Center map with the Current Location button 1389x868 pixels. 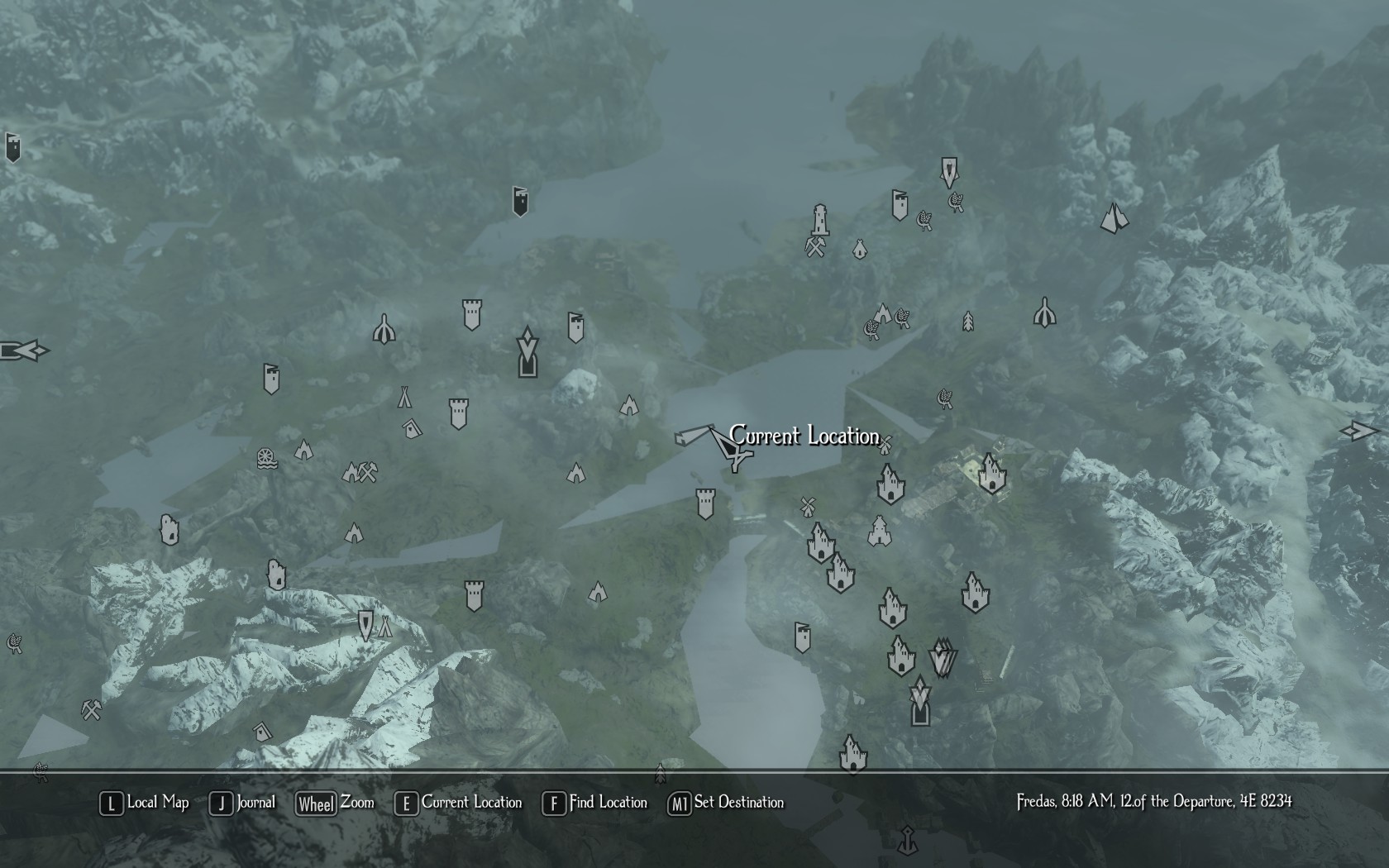[460, 803]
